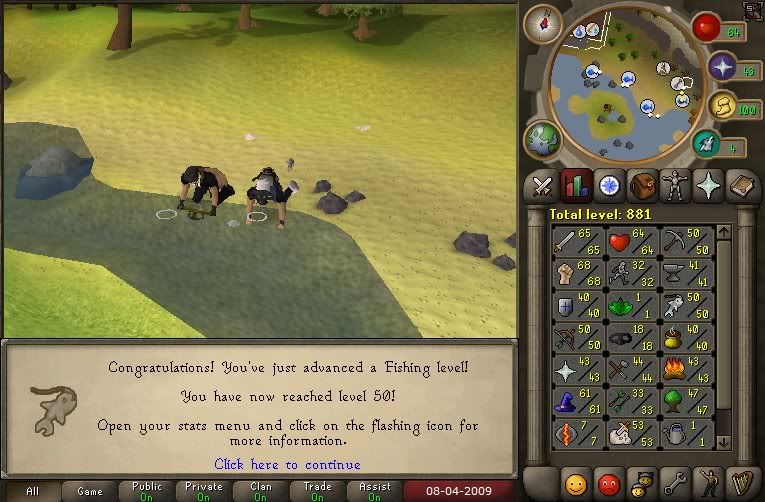Image resolution: width=765 pixels, height=502 pixels.
Task: Toggle the Trade chat filter
Action: pos(318,491)
